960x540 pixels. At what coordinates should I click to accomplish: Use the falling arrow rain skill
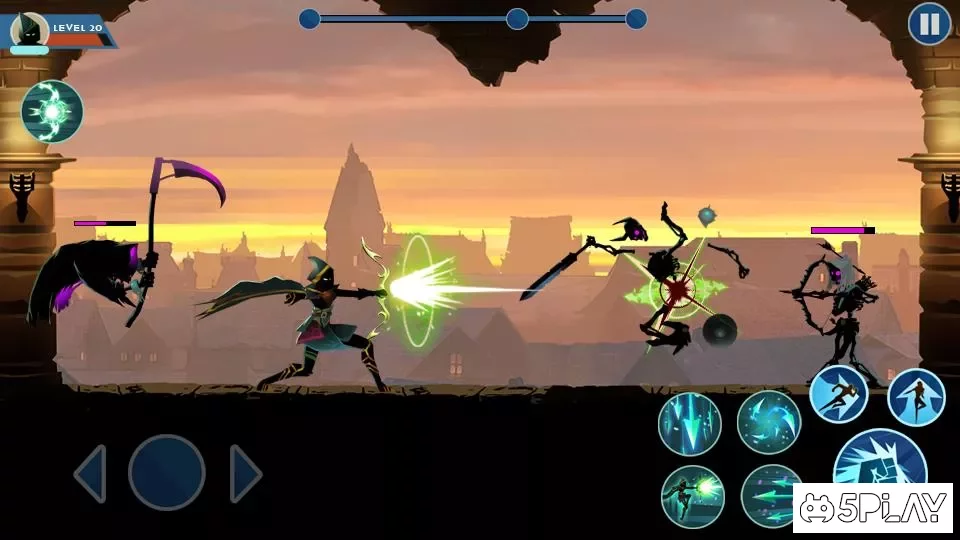tap(690, 424)
